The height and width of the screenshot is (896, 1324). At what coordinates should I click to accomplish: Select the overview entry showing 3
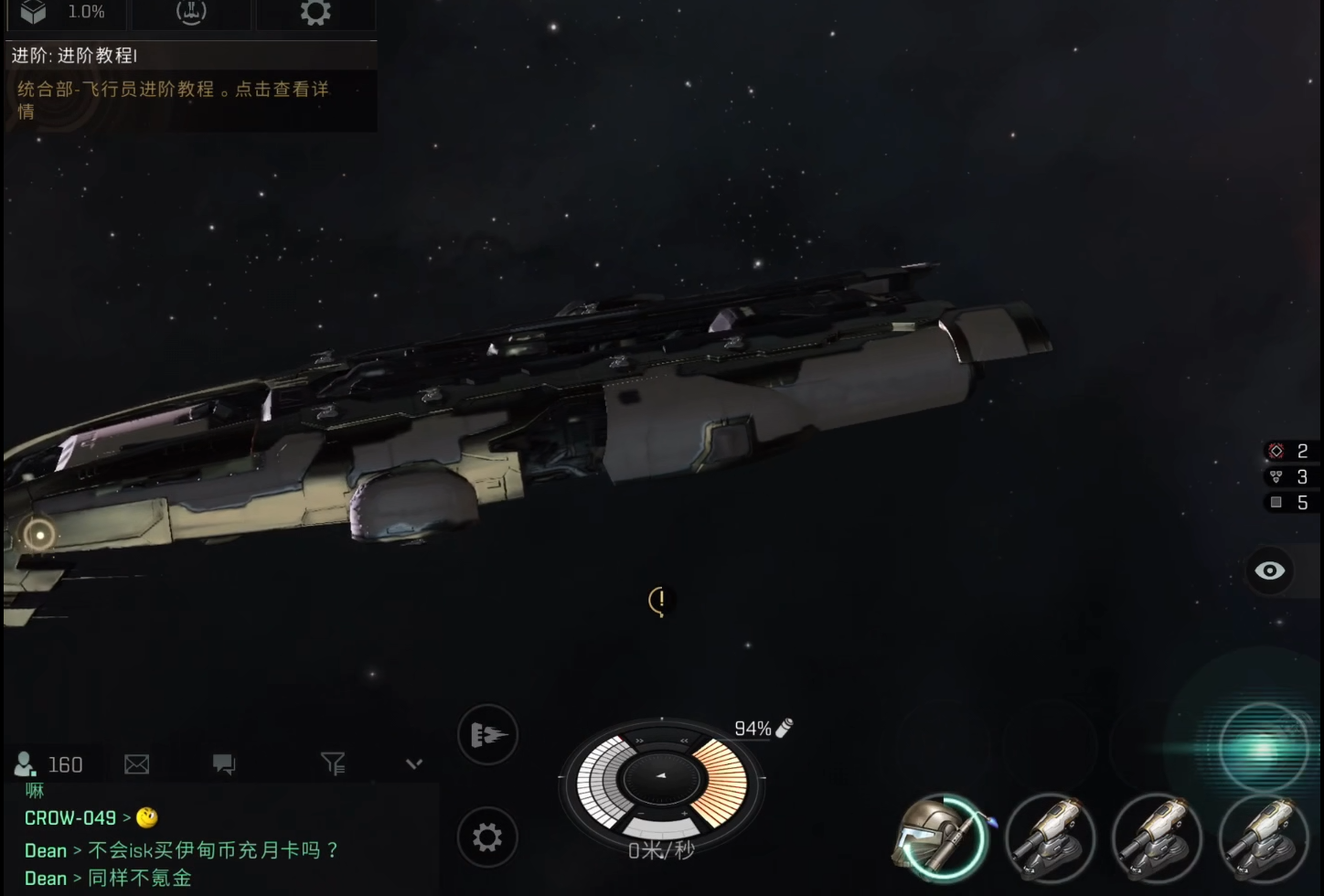[x=1289, y=476]
